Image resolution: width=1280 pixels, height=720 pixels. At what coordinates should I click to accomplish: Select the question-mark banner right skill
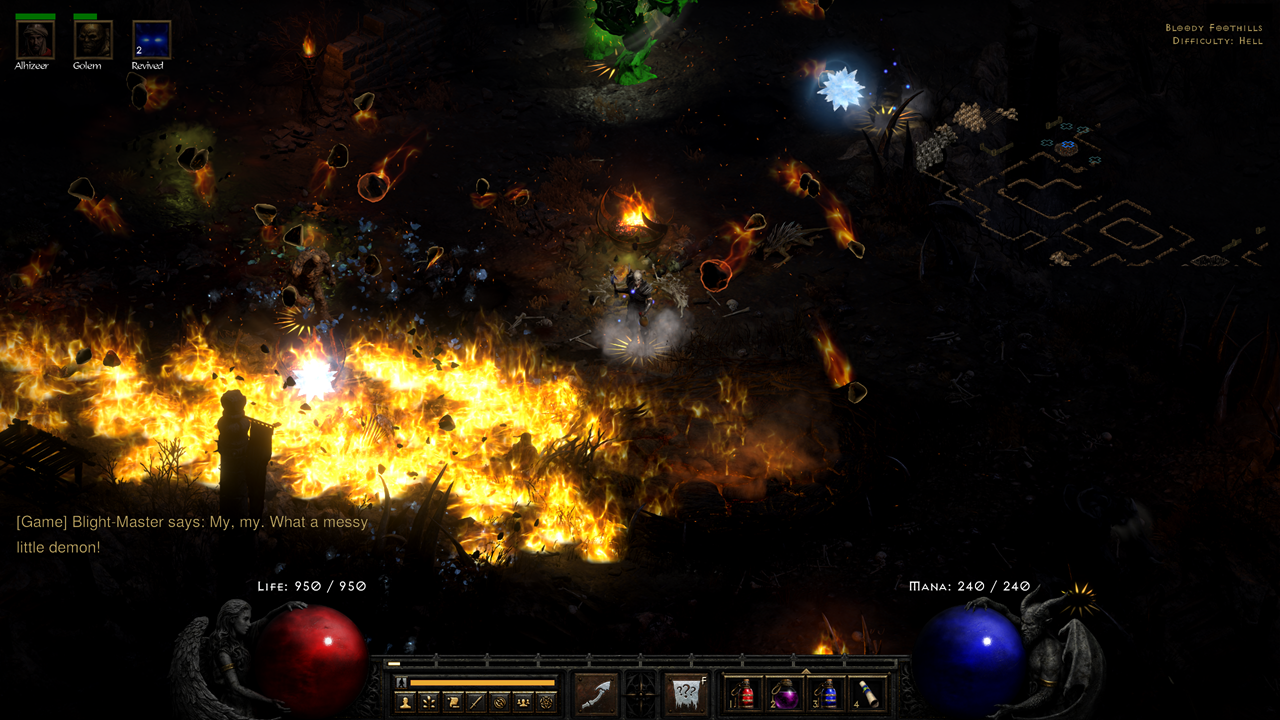coord(686,694)
